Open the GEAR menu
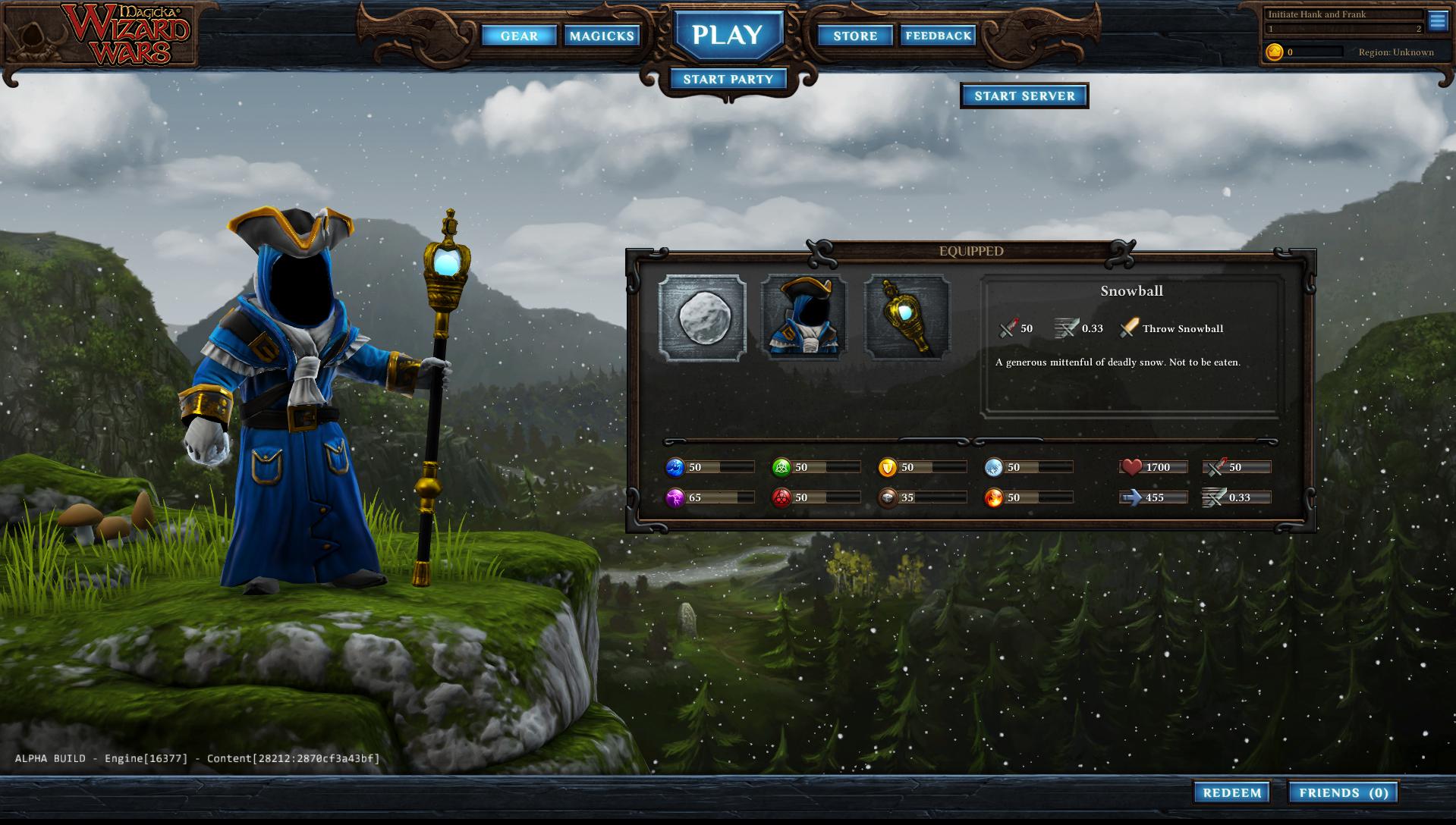The height and width of the screenshot is (825, 1456). coord(520,36)
